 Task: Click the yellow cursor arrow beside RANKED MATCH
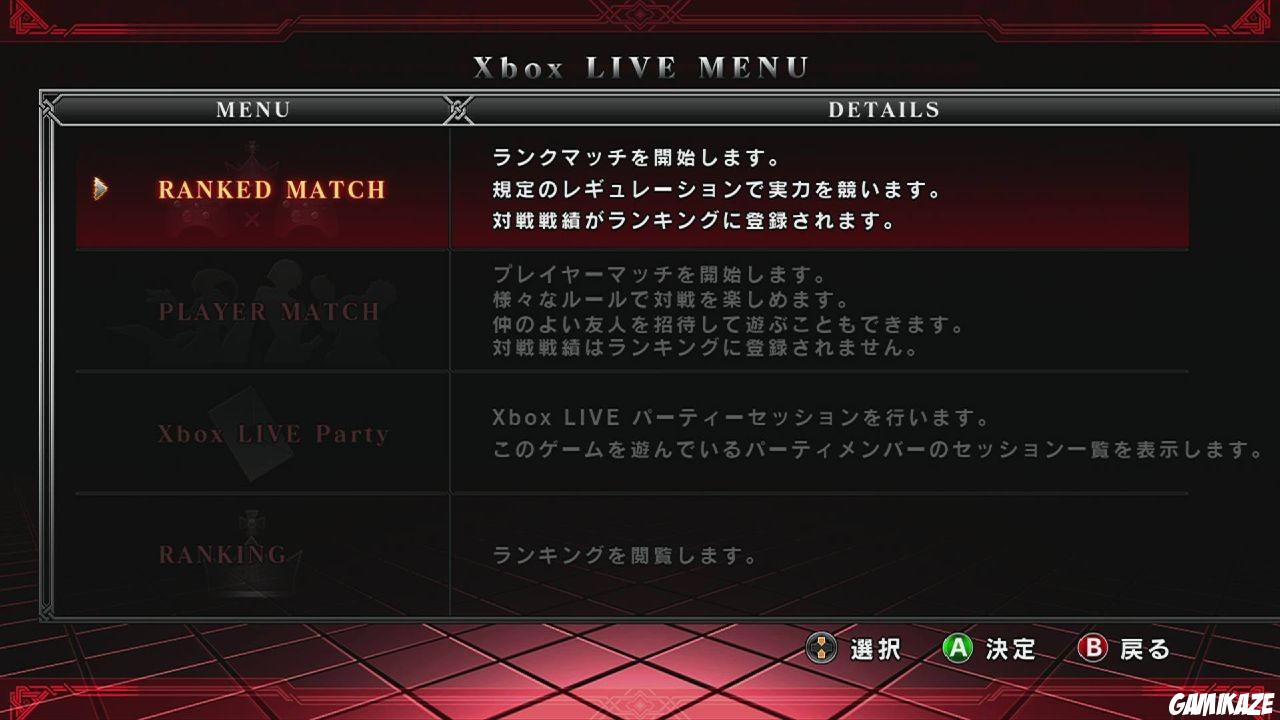click(x=100, y=189)
